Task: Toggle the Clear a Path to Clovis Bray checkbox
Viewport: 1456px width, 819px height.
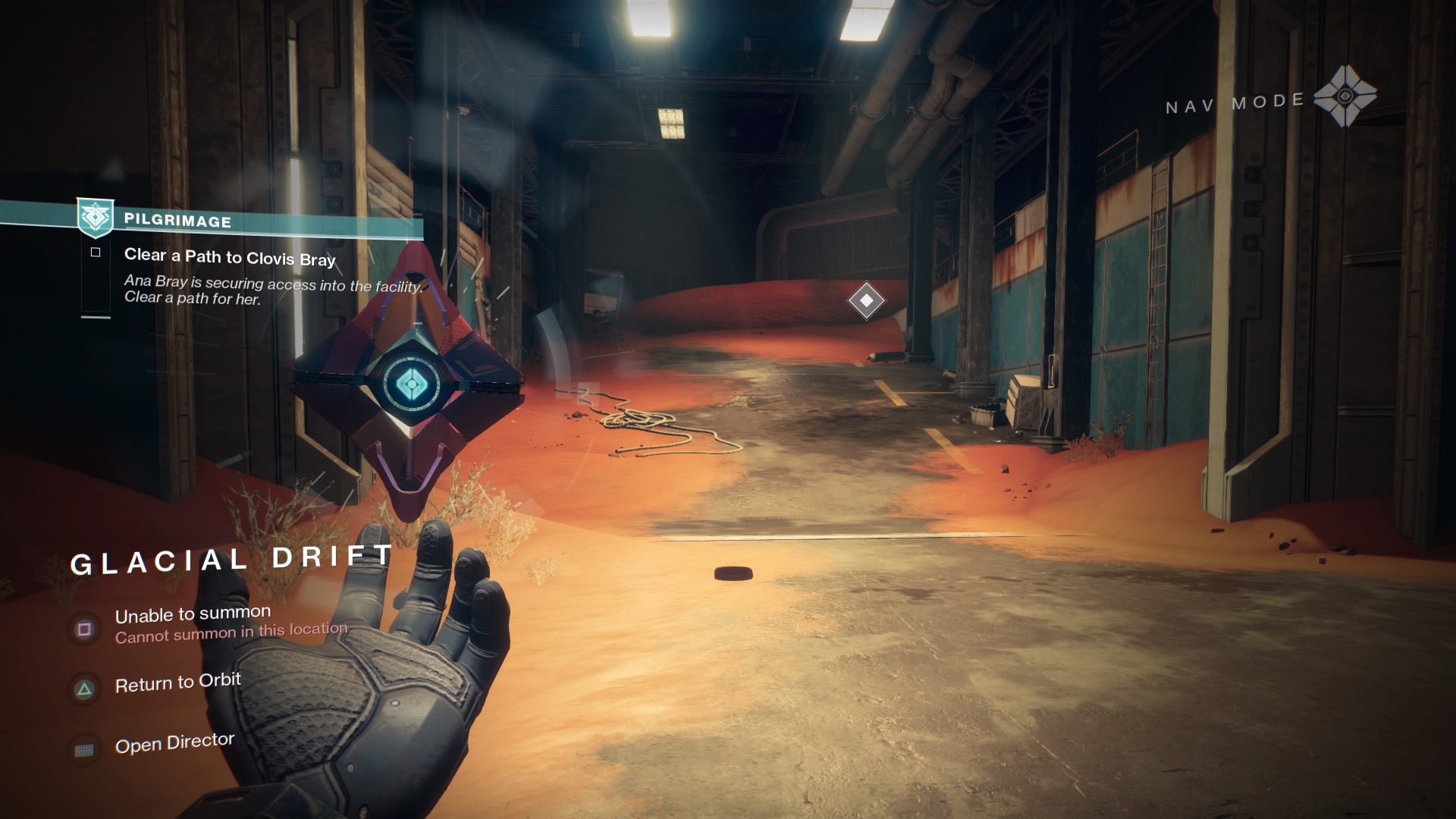Action: pos(96,253)
